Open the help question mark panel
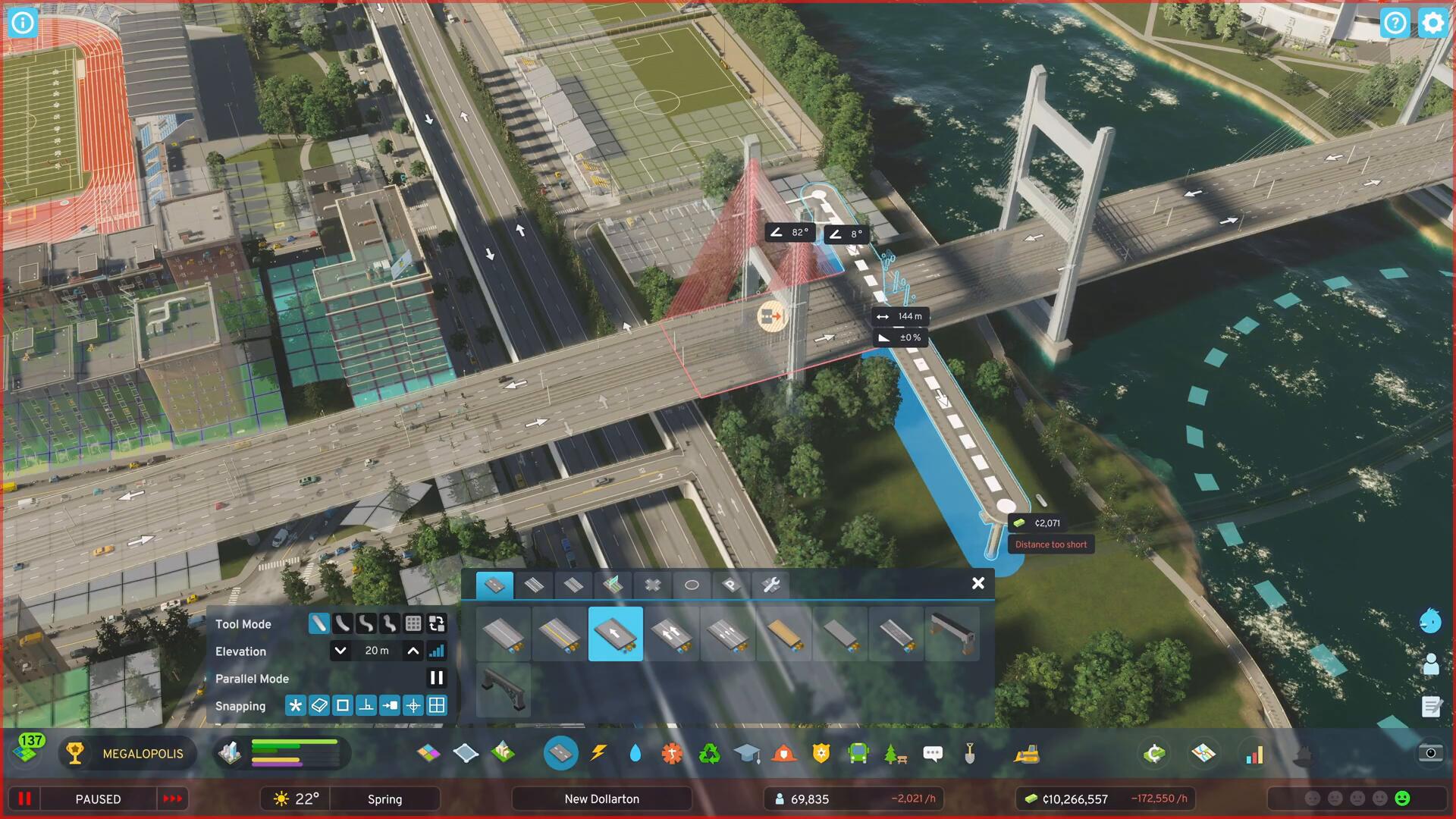The width and height of the screenshot is (1456, 819). (x=1395, y=23)
